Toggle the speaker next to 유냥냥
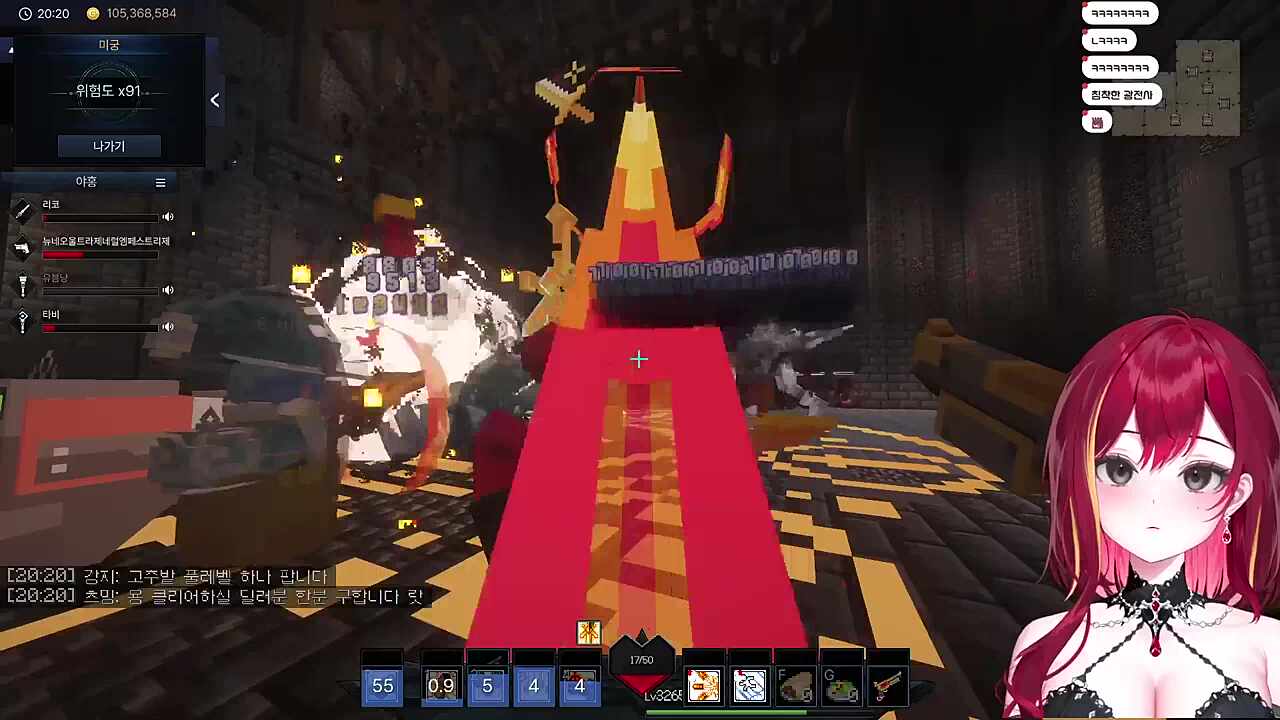This screenshot has width=1280, height=720. click(168, 290)
